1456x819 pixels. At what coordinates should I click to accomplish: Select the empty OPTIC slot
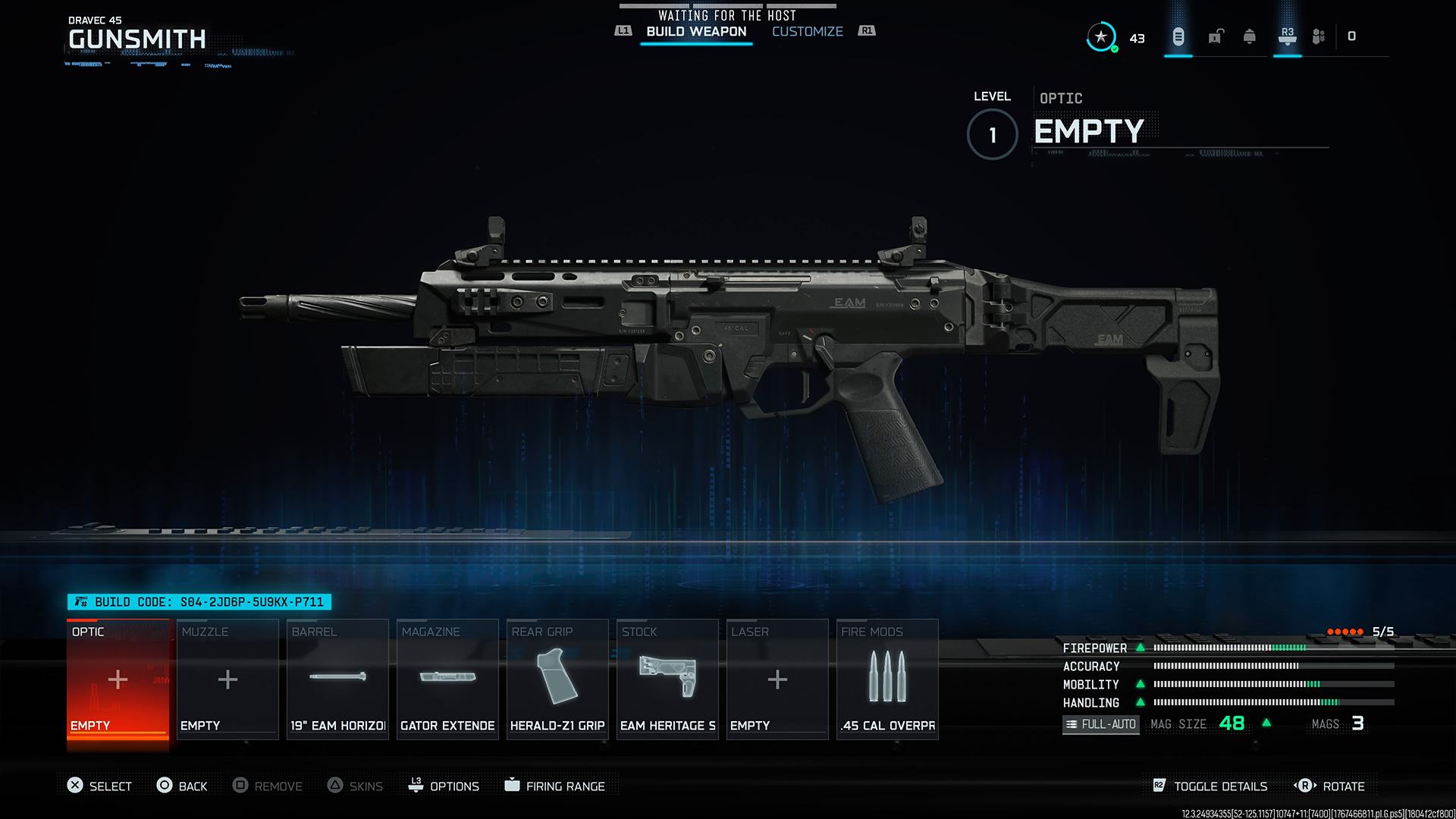tap(118, 679)
